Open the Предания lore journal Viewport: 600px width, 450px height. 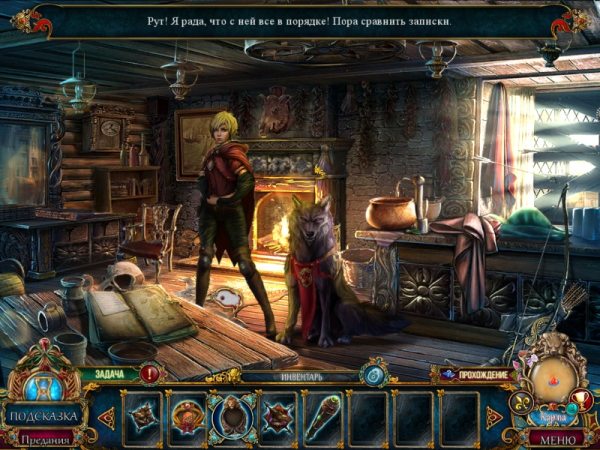point(43,439)
